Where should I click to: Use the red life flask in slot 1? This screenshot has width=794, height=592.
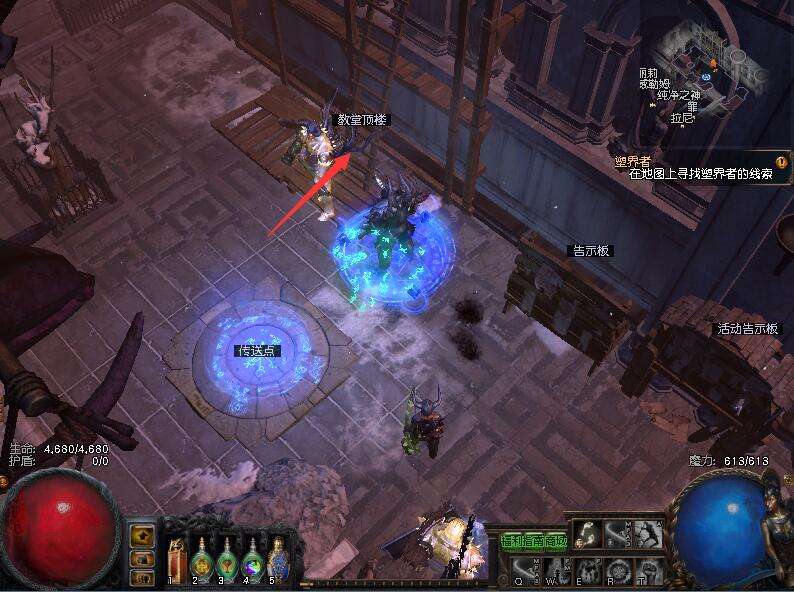click(177, 561)
